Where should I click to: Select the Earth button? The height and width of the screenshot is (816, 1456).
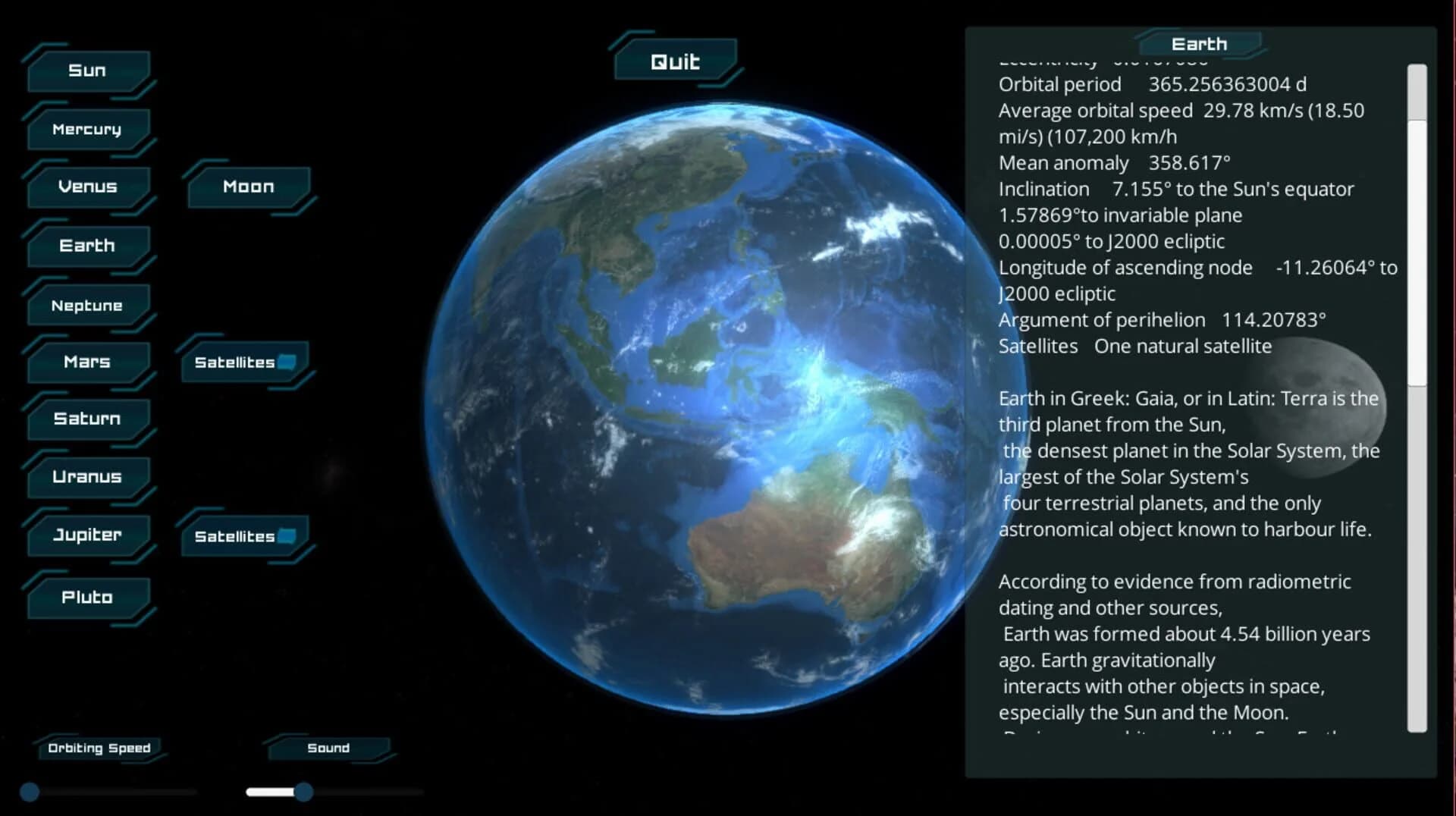coord(87,246)
